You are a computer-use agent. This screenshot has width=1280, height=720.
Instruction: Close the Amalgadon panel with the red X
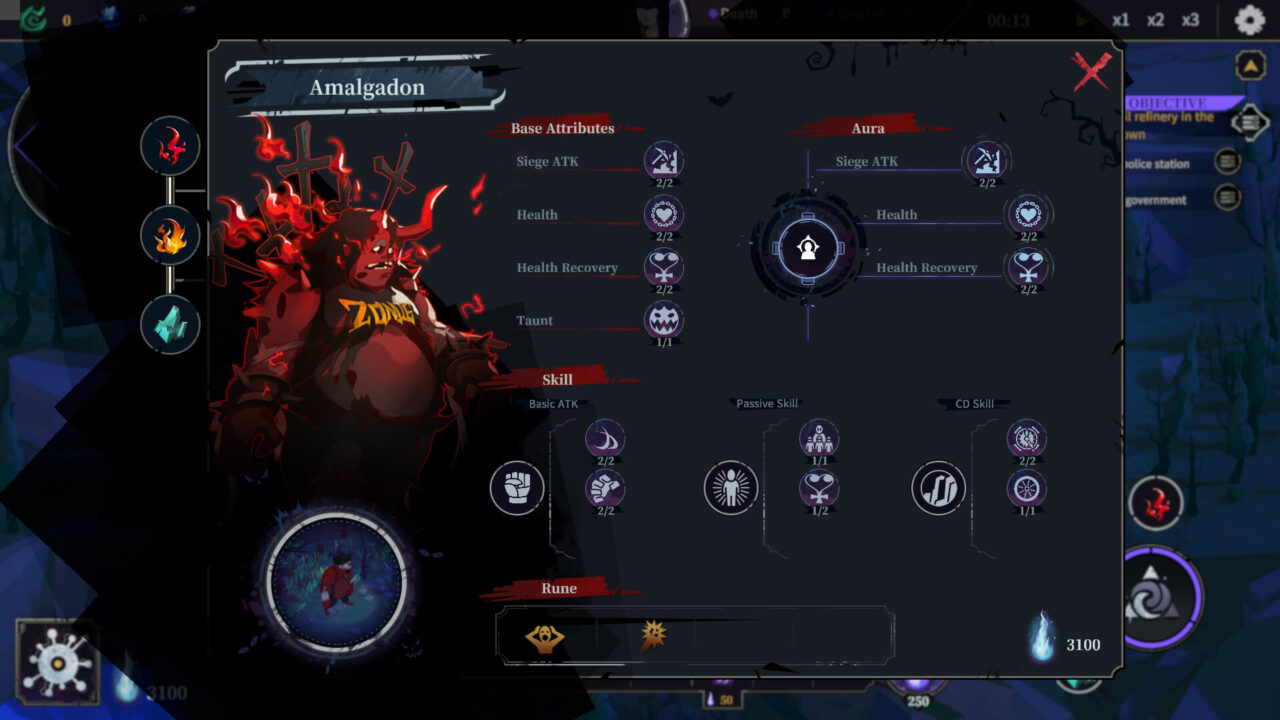pos(1091,72)
